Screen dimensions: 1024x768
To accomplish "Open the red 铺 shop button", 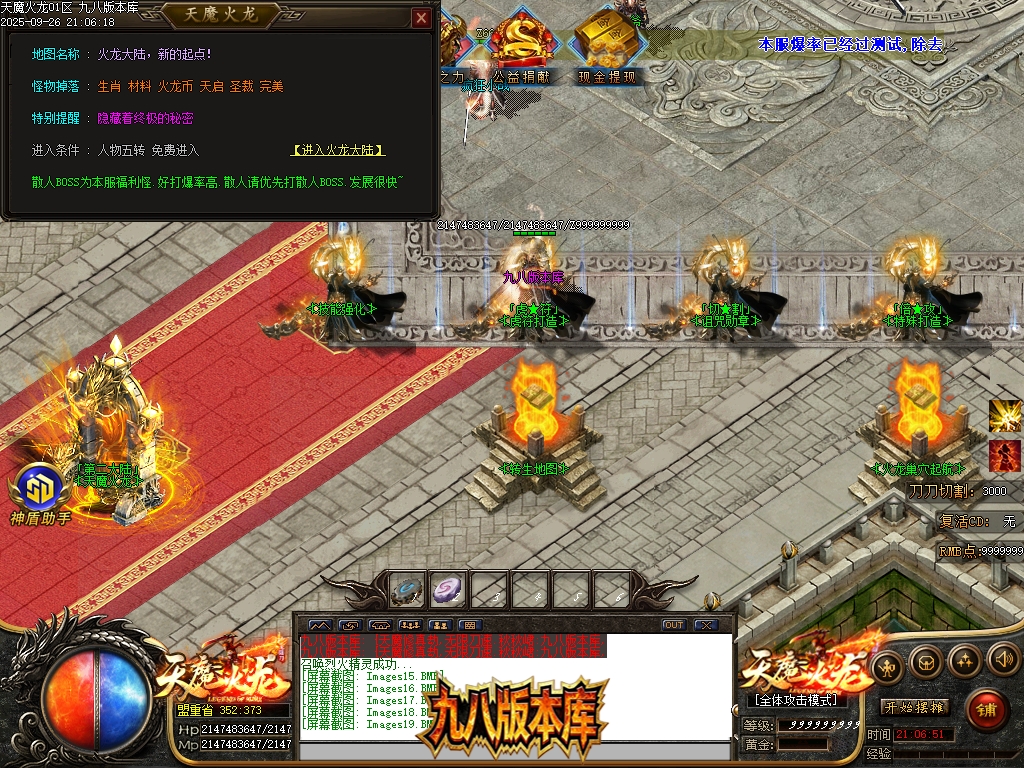I will [x=986, y=710].
